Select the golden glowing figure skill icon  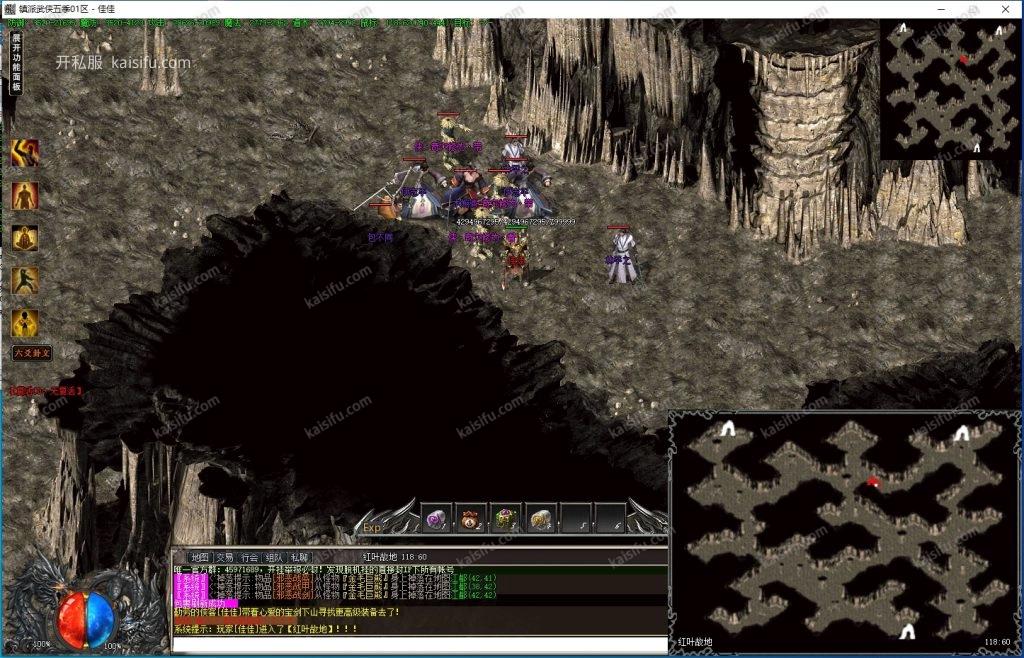pos(25,323)
